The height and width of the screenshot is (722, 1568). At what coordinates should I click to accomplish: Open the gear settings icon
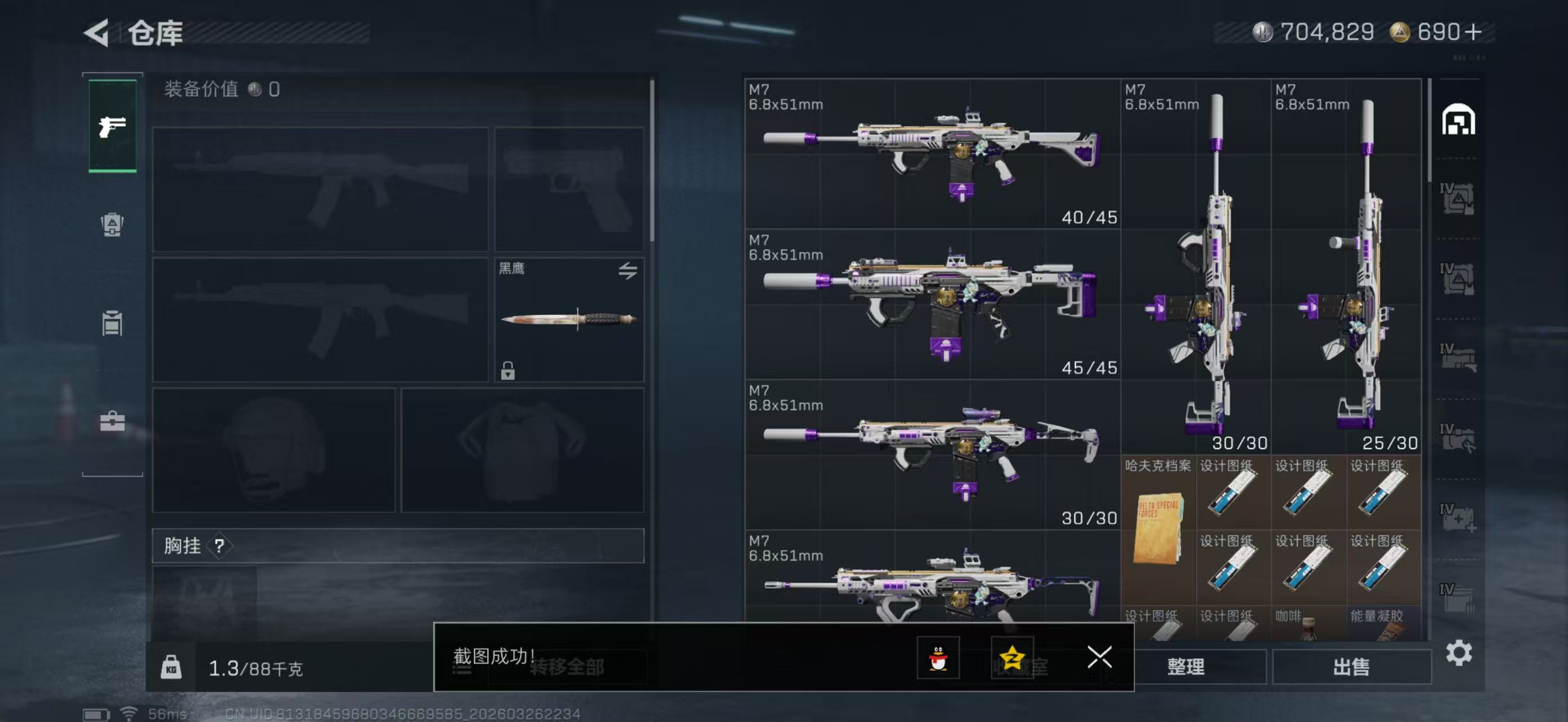pos(1459,653)
